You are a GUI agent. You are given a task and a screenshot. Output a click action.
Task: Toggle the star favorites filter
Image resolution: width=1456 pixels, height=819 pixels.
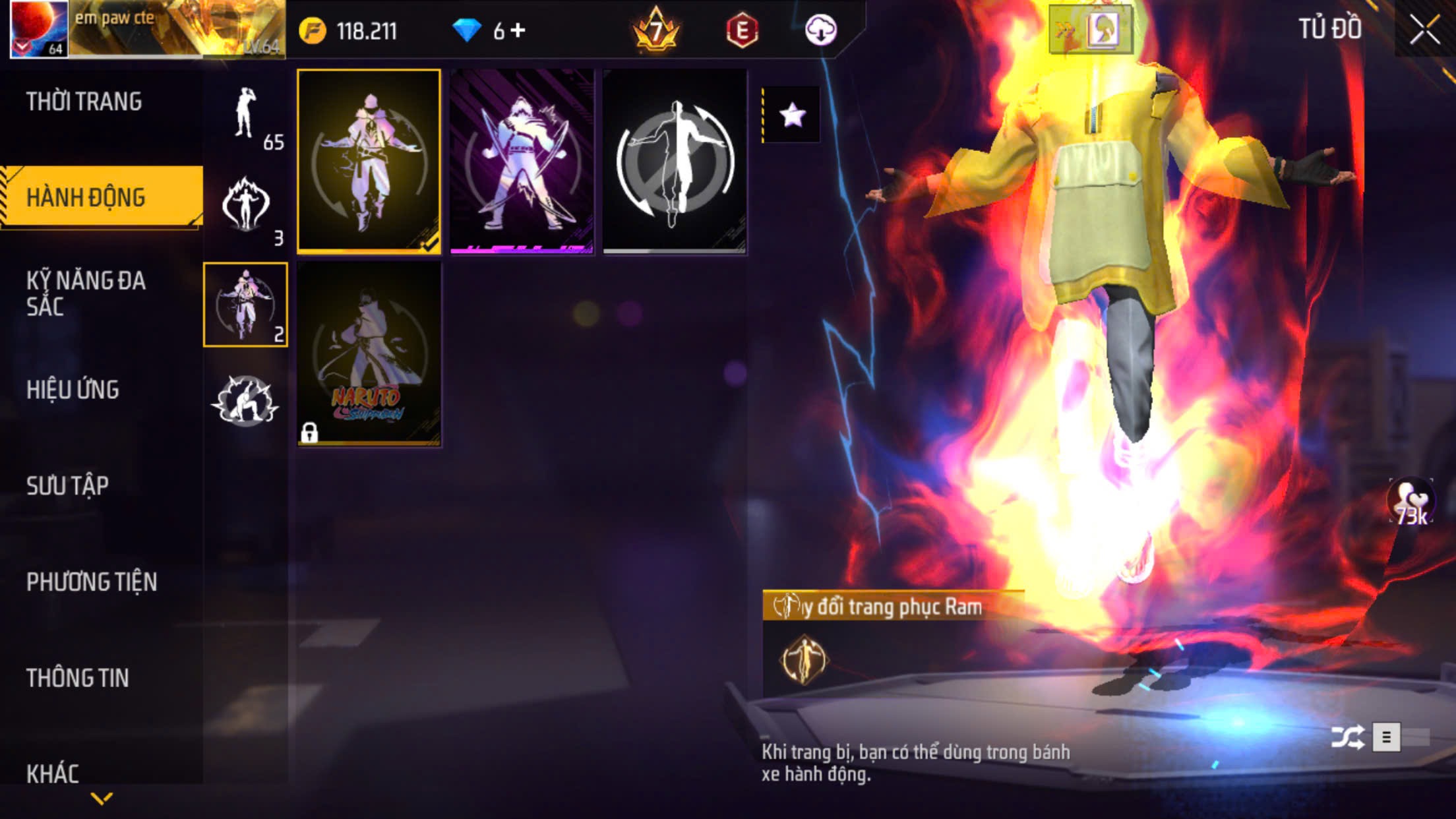(x=792, y=115)
